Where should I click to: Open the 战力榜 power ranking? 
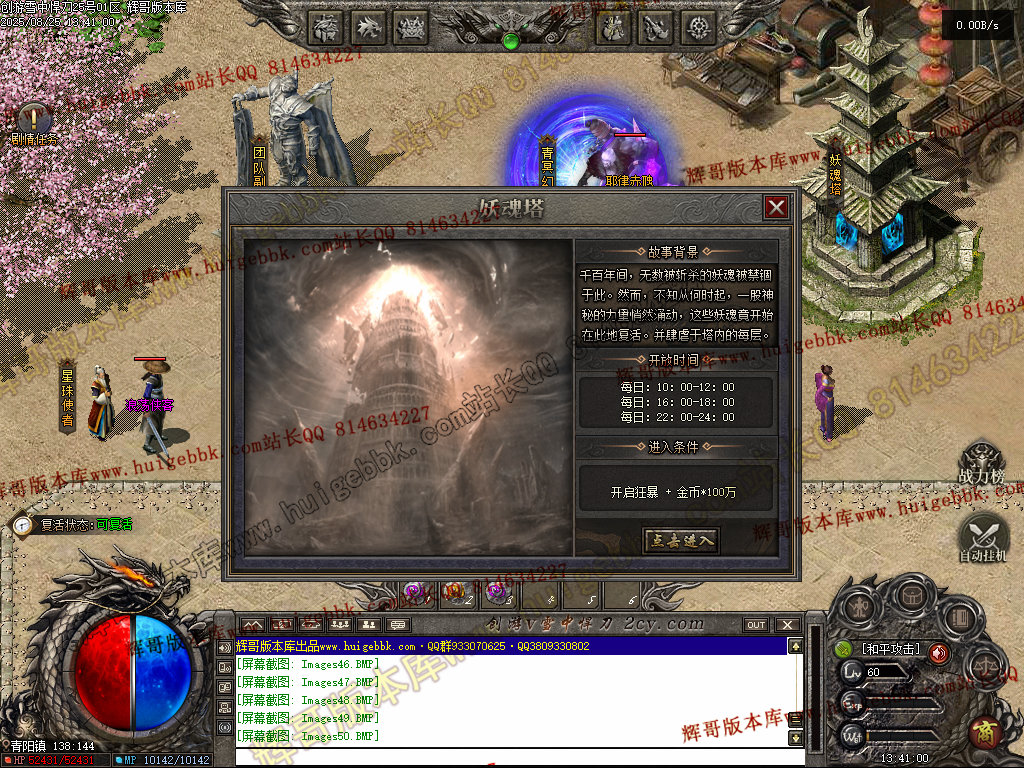pyautogui.click(x=981, y=465)
